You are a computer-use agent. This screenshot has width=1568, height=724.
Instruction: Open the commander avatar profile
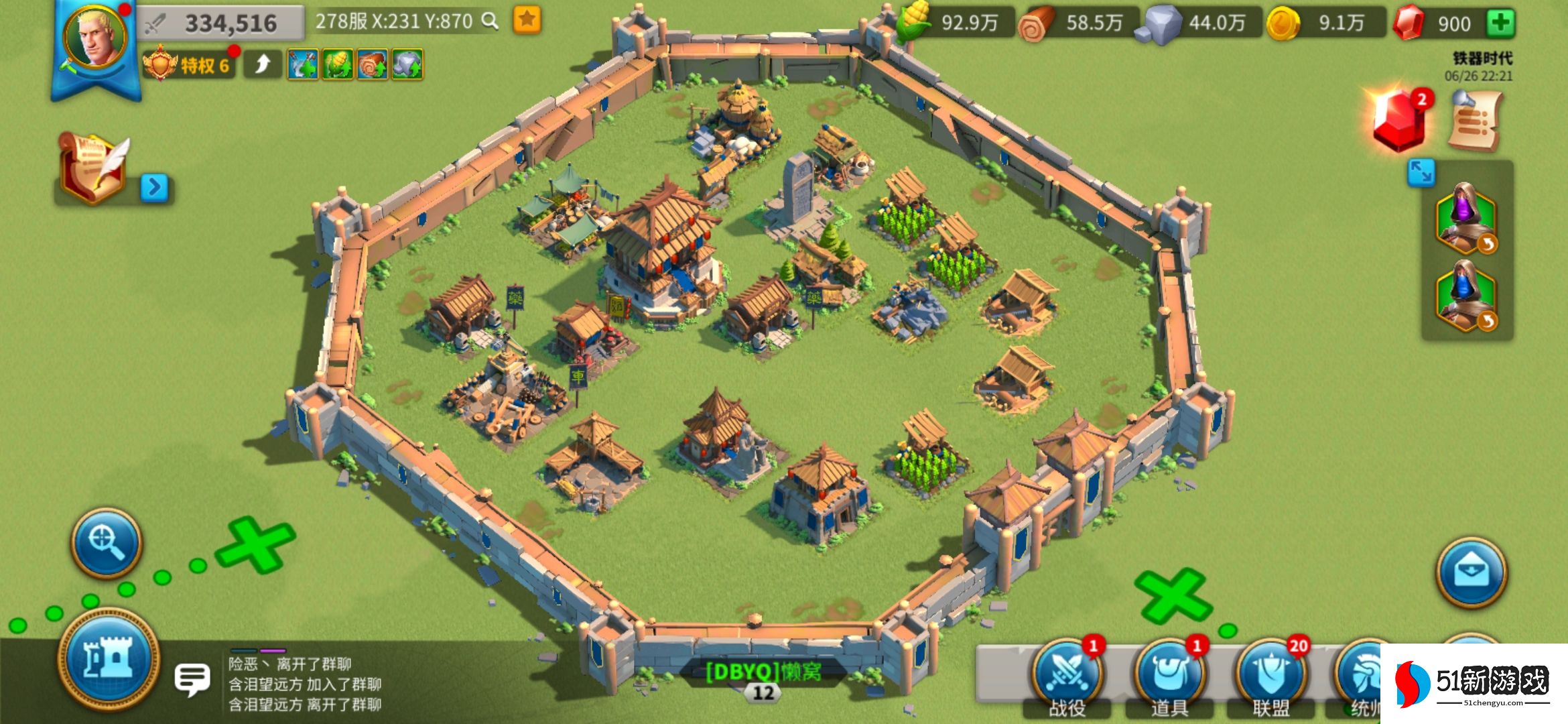pyautogui.click(x=96, y=37)
